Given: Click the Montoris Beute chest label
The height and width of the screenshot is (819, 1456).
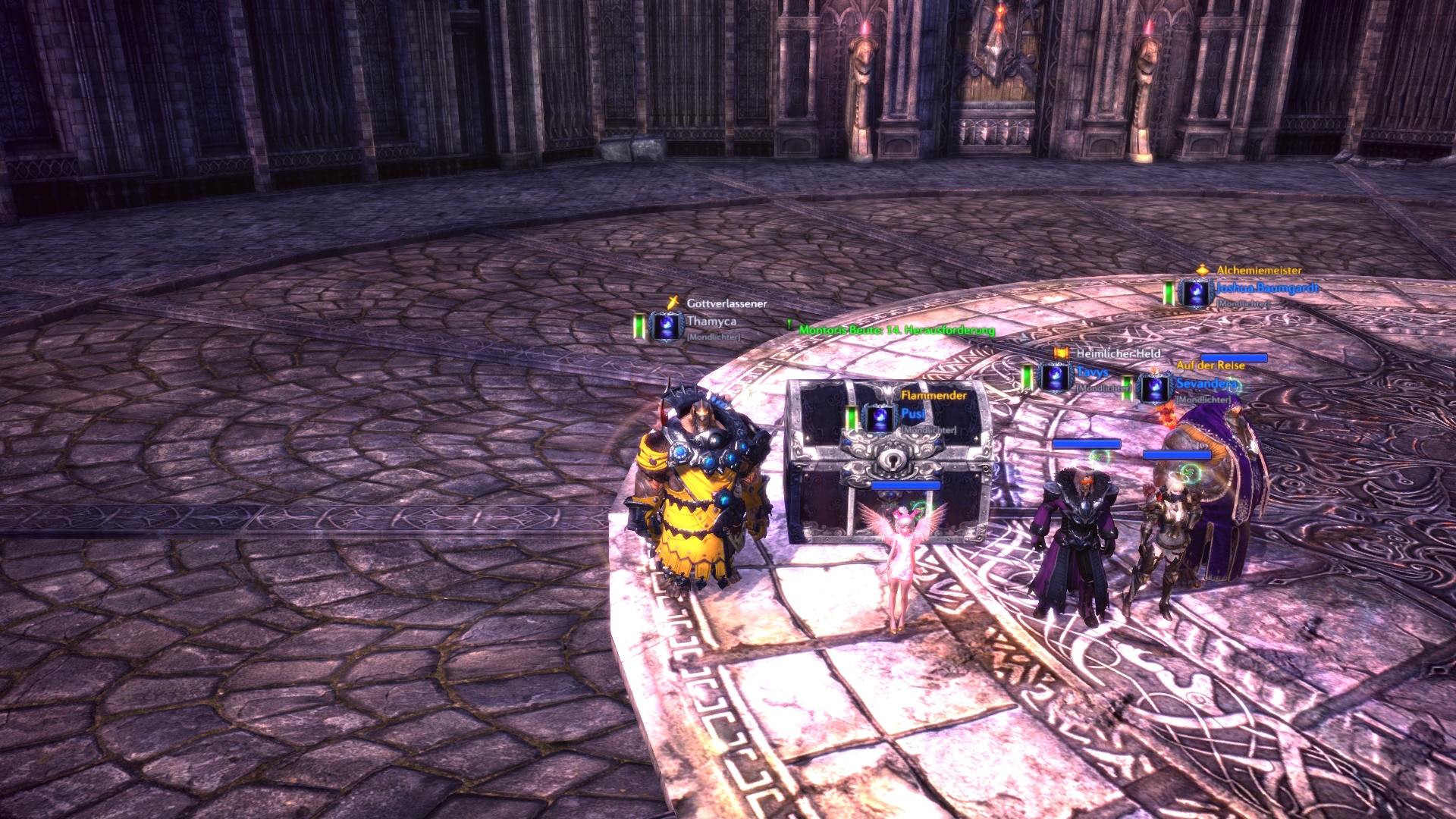Looking at the screenshot, I should (x=896, y=330).
